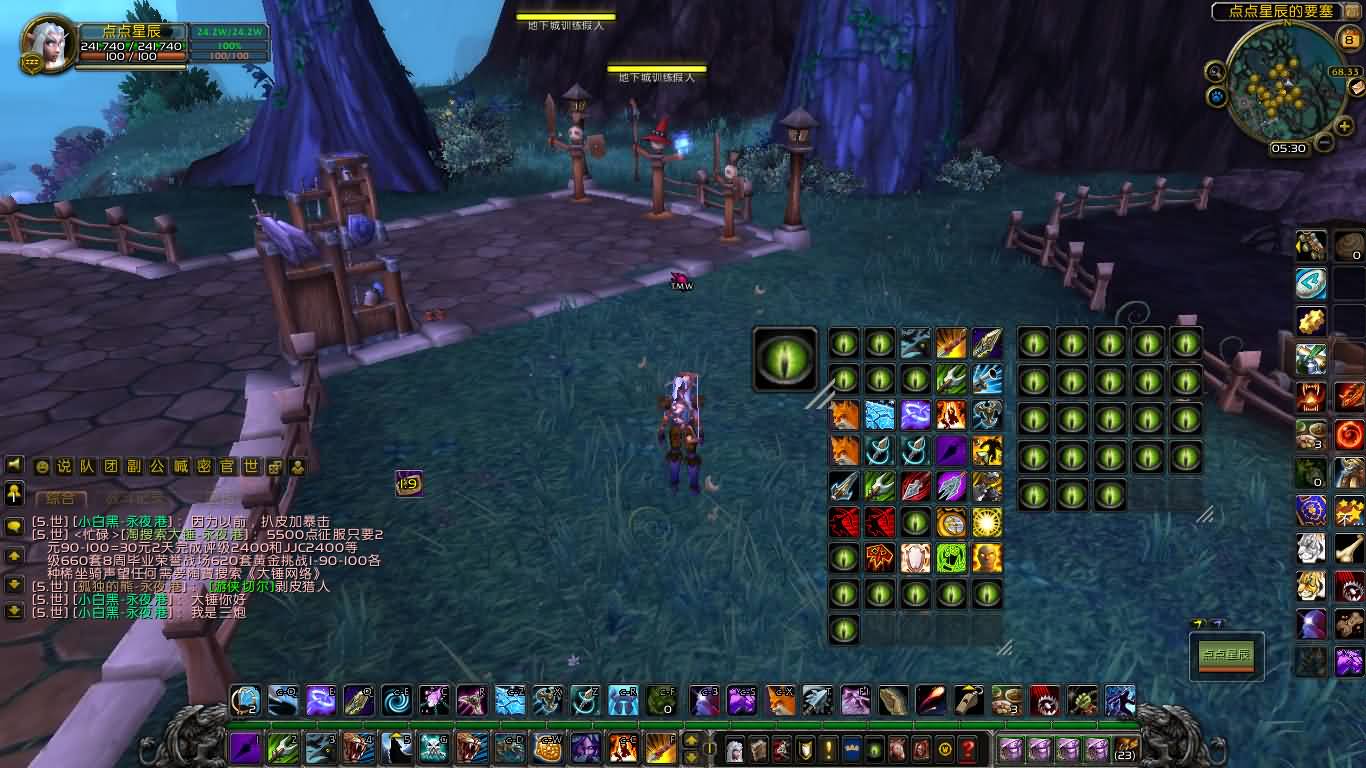Open the 综合 general chat tab
This screenshot has height=768, width=1366.
coord(59,498)
